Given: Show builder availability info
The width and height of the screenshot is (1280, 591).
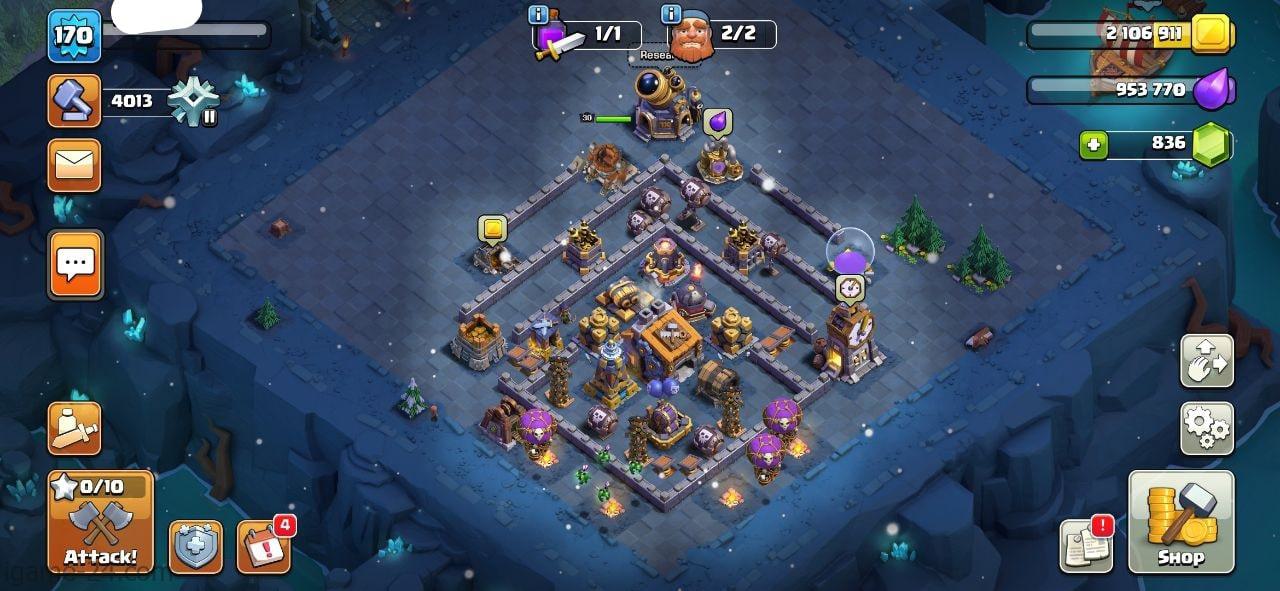Looking at the screenshot, I should coord(672,15).
